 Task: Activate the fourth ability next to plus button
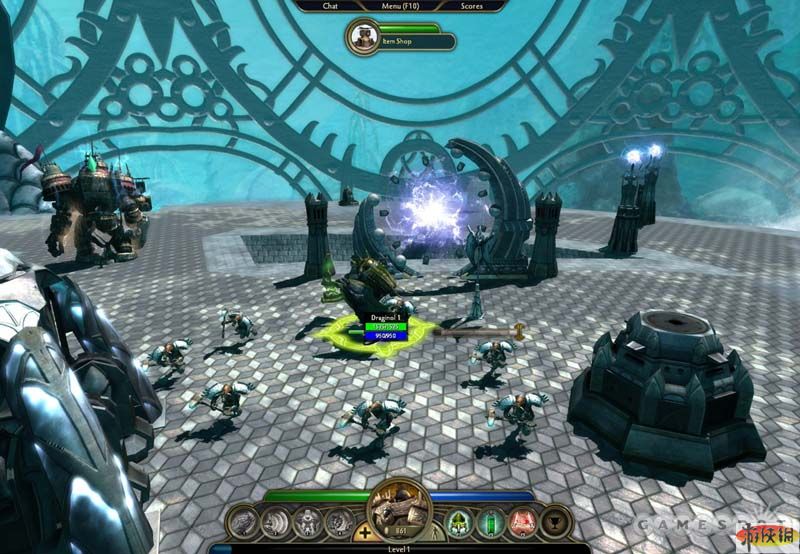338,521
